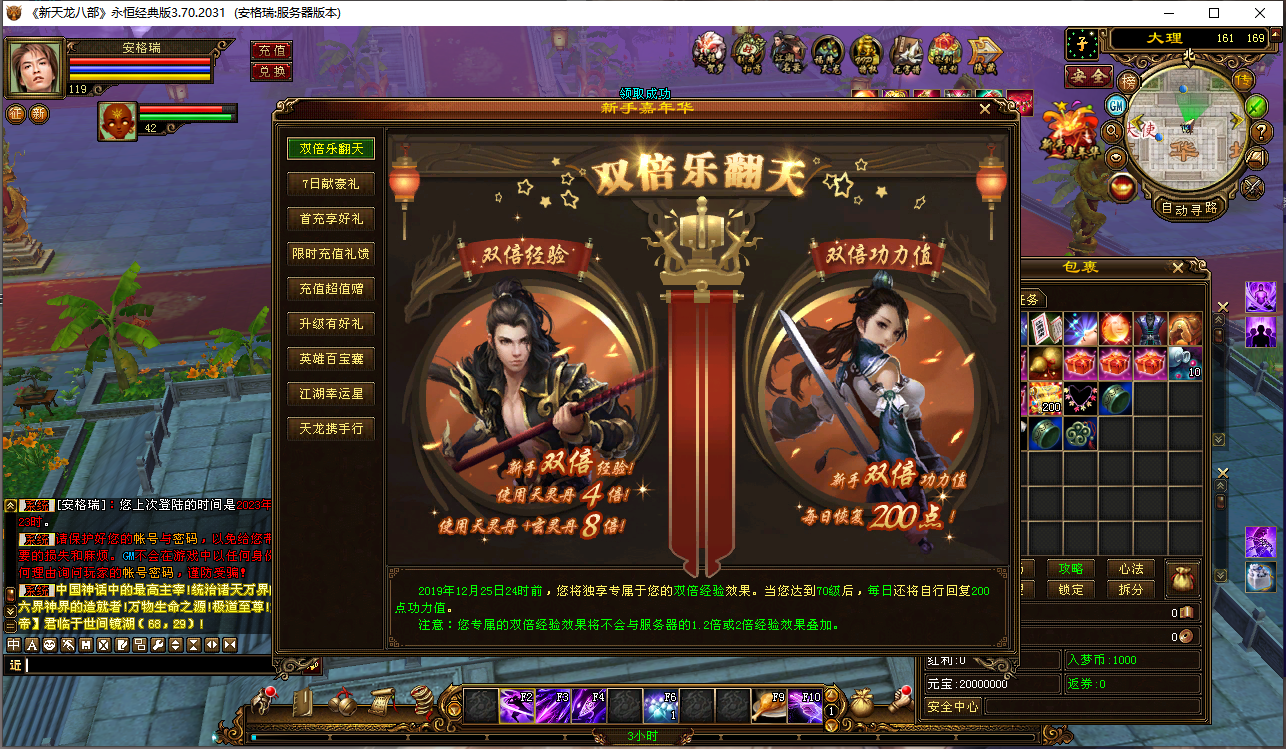Screen dimensions: 1286x749
Task: Open the VIP特权 privileges icon
Action: pos(865,50)
